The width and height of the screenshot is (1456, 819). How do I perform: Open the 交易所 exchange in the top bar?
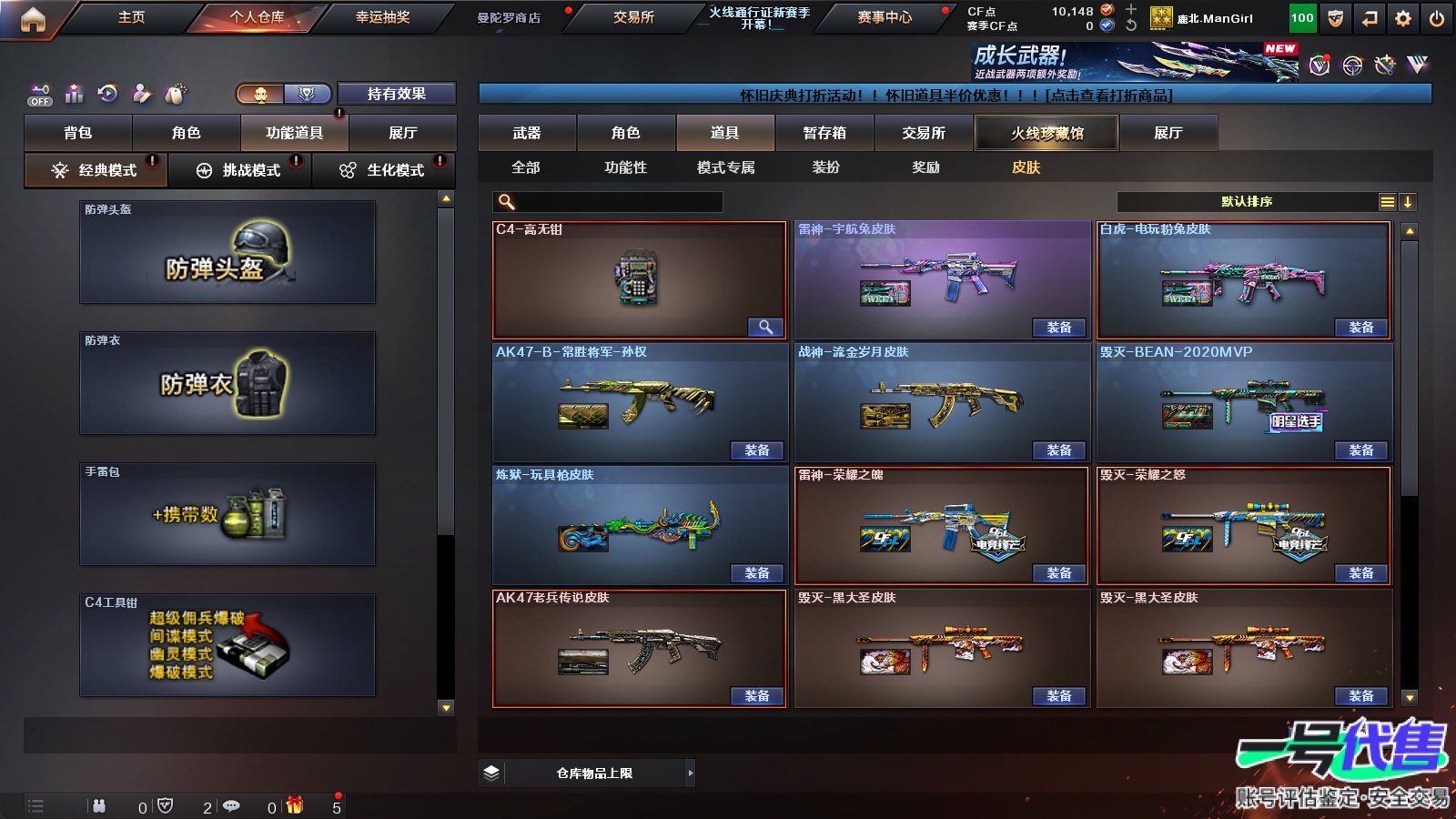point(633,17)
